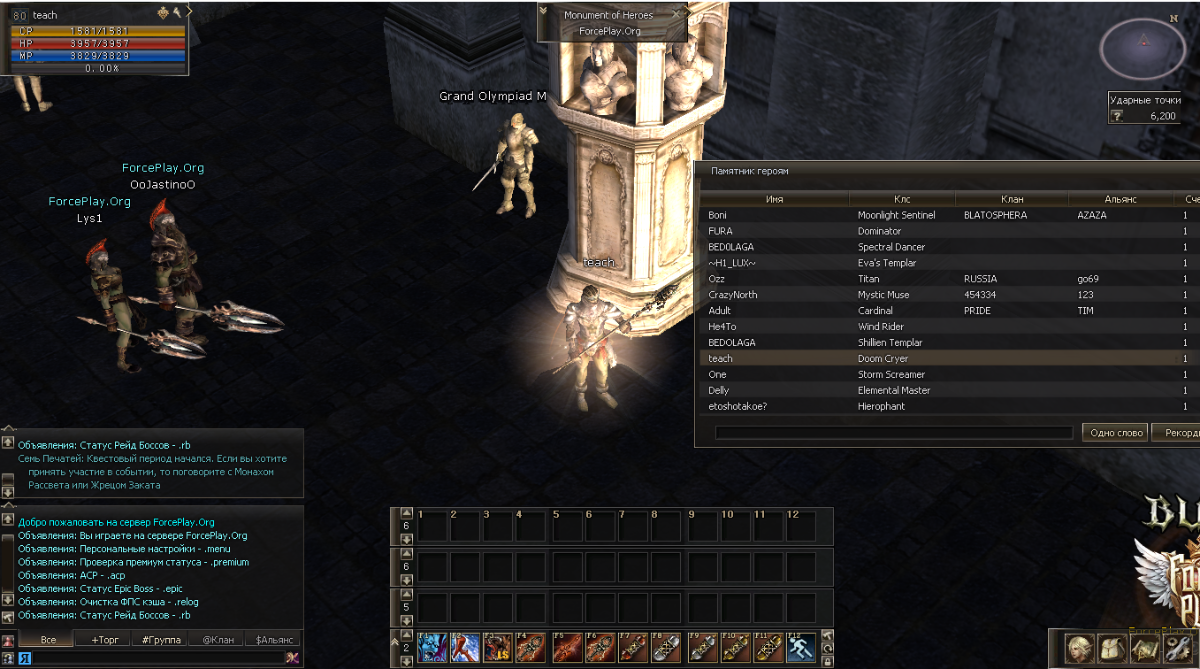Use the F12 running figure action

point(800,647)
